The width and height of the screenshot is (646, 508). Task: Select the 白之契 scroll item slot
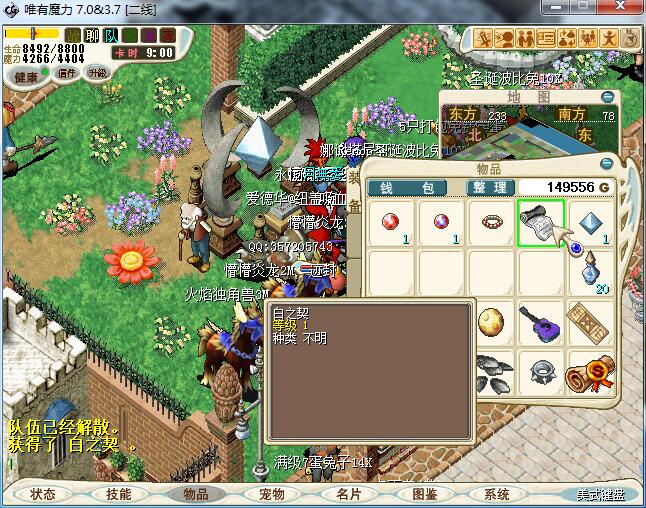[541, 223]
